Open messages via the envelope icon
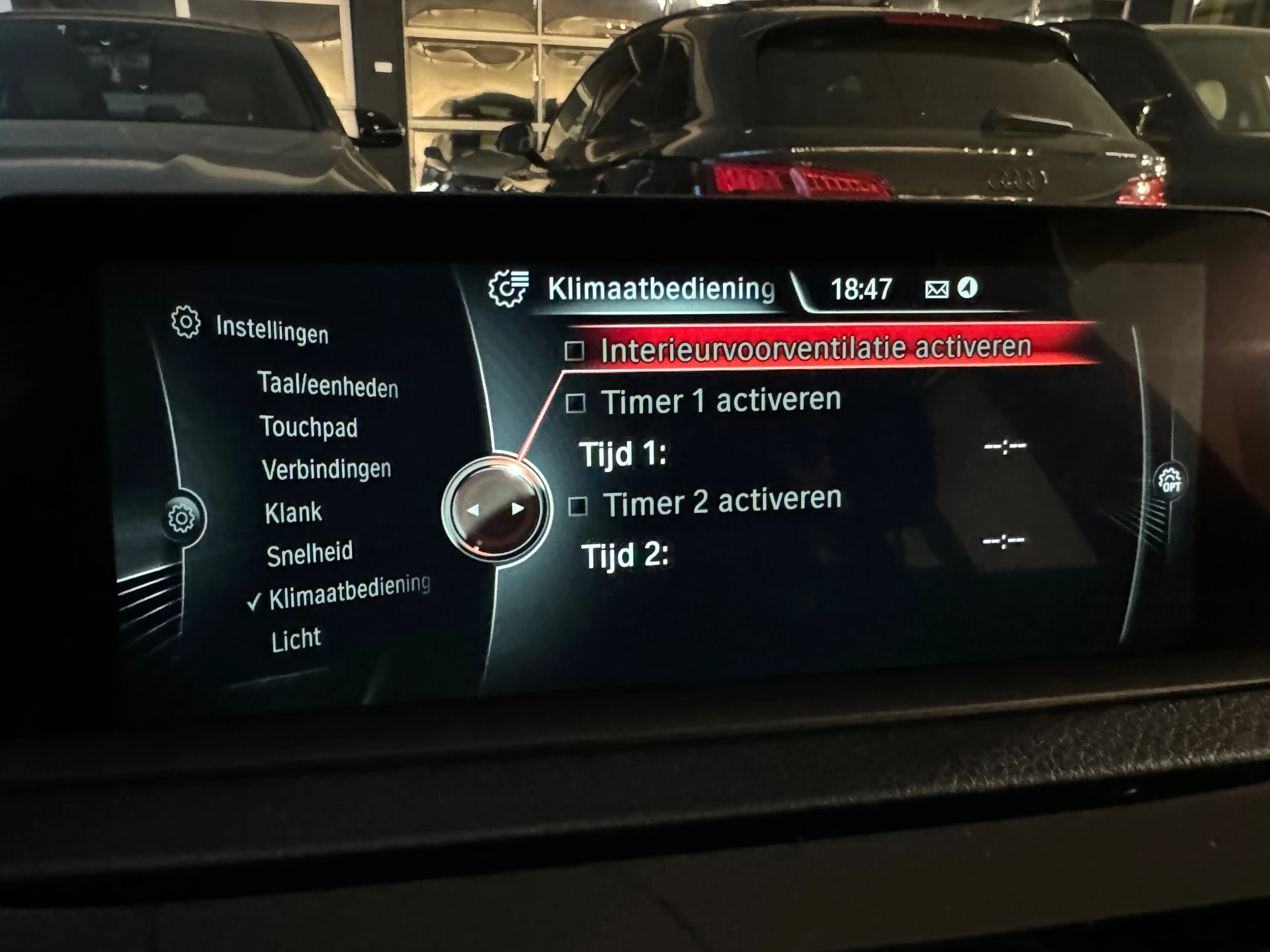Viewport: 1270px width, 952px height. point(937,288)
